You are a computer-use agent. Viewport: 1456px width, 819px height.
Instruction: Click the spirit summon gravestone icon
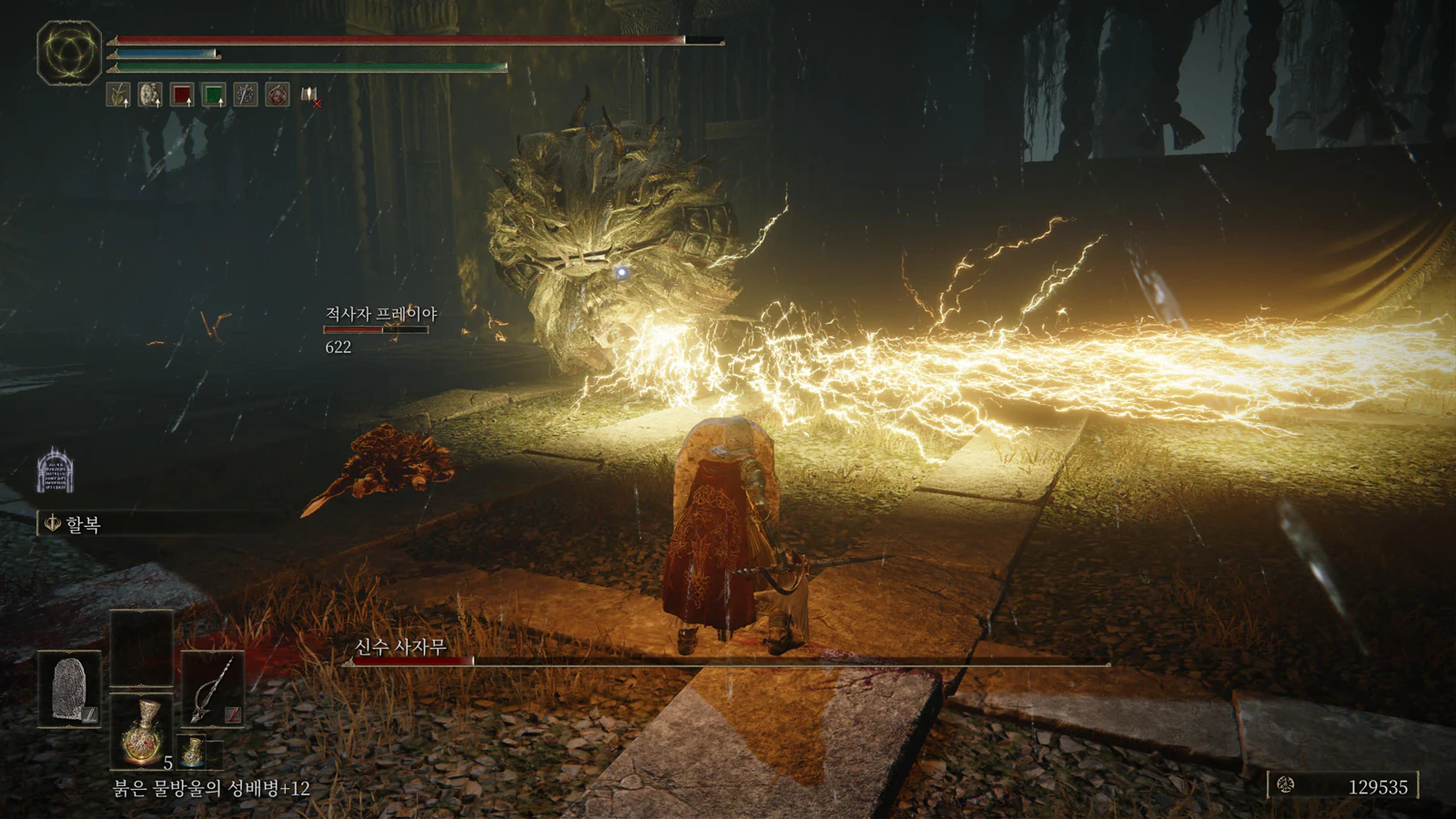tap(55, 470)
